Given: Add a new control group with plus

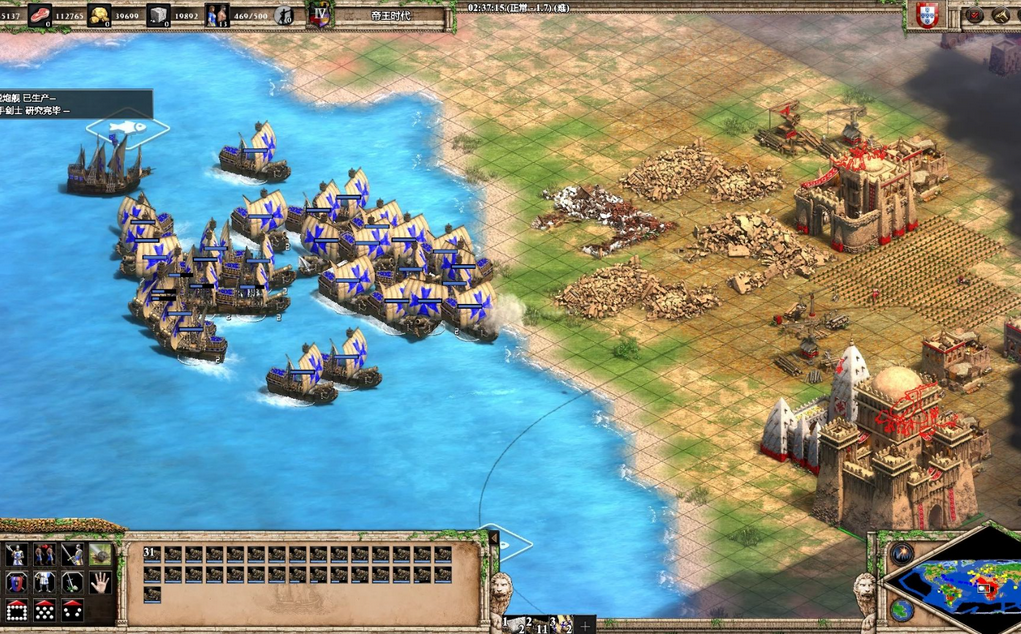Looking at the screenshot, I should [585, 625].
